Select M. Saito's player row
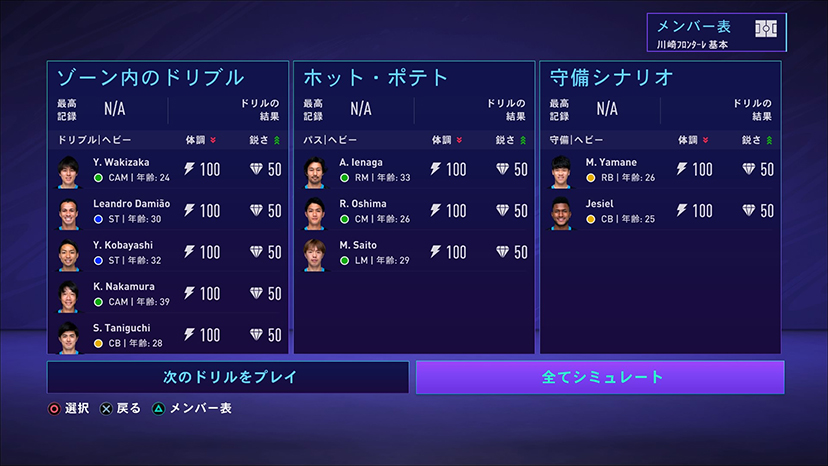The width and height of the screenshot is (828, 466). 413,252
